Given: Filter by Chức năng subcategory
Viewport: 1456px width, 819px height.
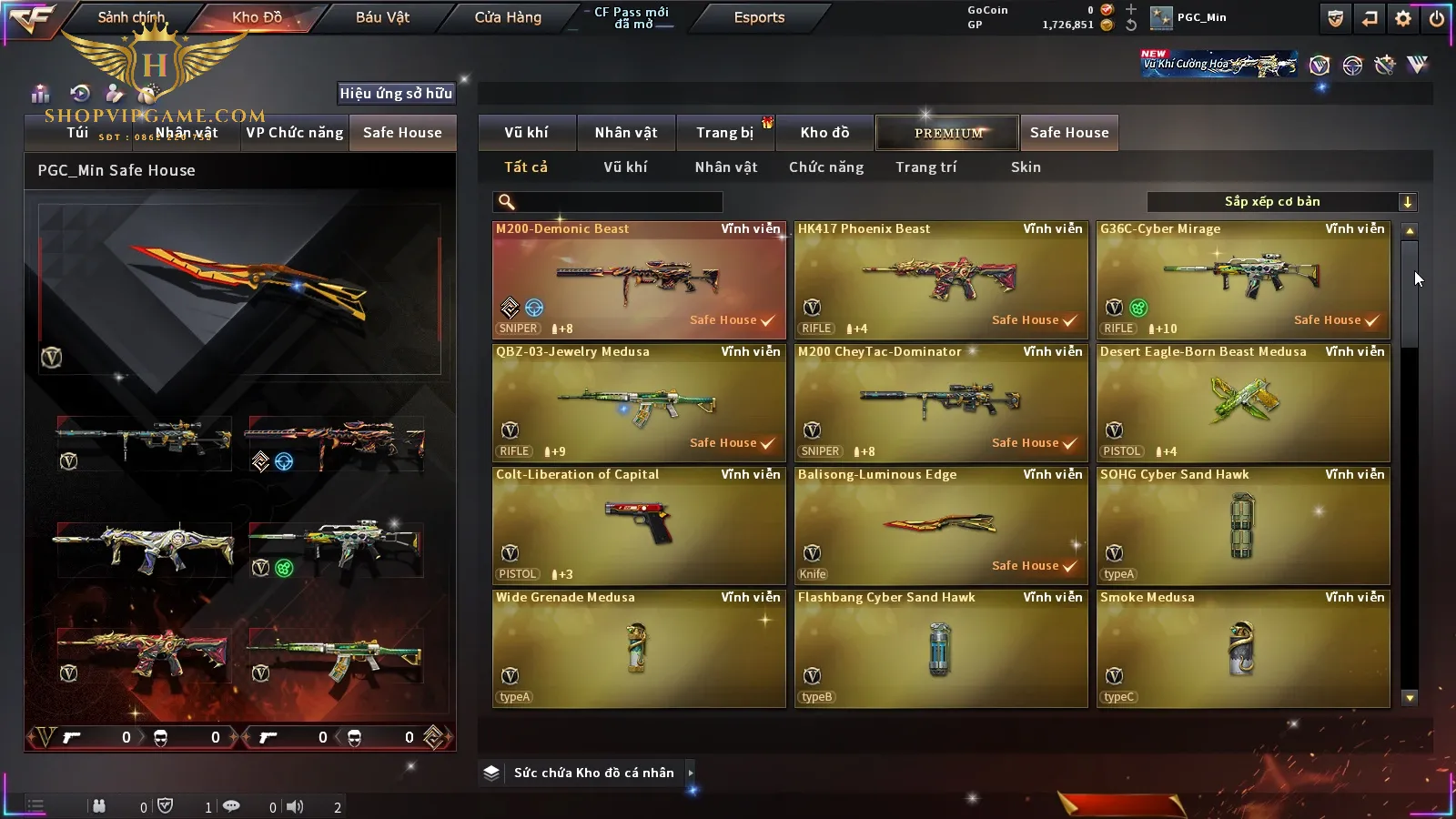Looking at the screenshot, I should [x=826, y=167].
